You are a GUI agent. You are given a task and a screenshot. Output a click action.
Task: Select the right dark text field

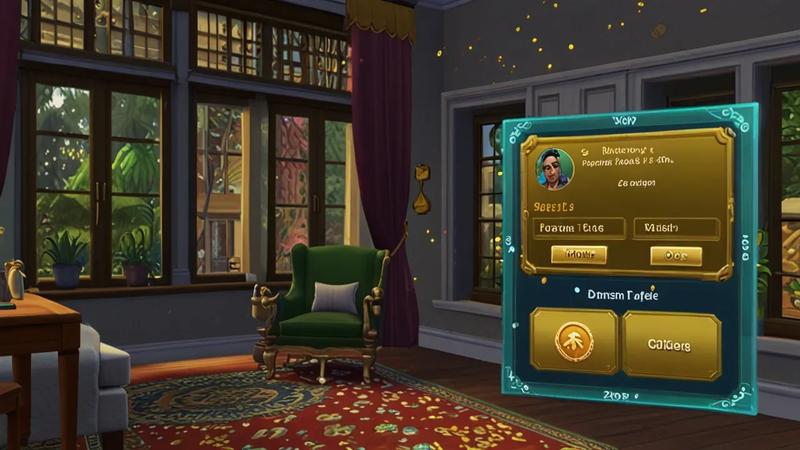pos(675,228)
